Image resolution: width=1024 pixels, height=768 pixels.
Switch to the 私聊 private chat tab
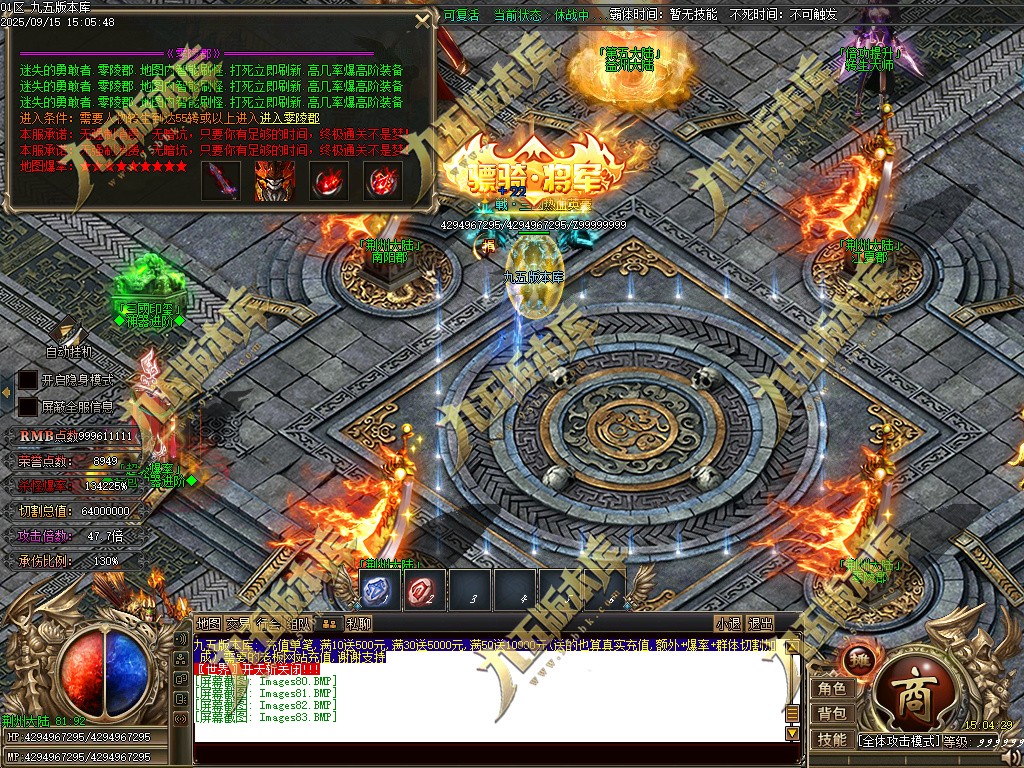(359, 623)
